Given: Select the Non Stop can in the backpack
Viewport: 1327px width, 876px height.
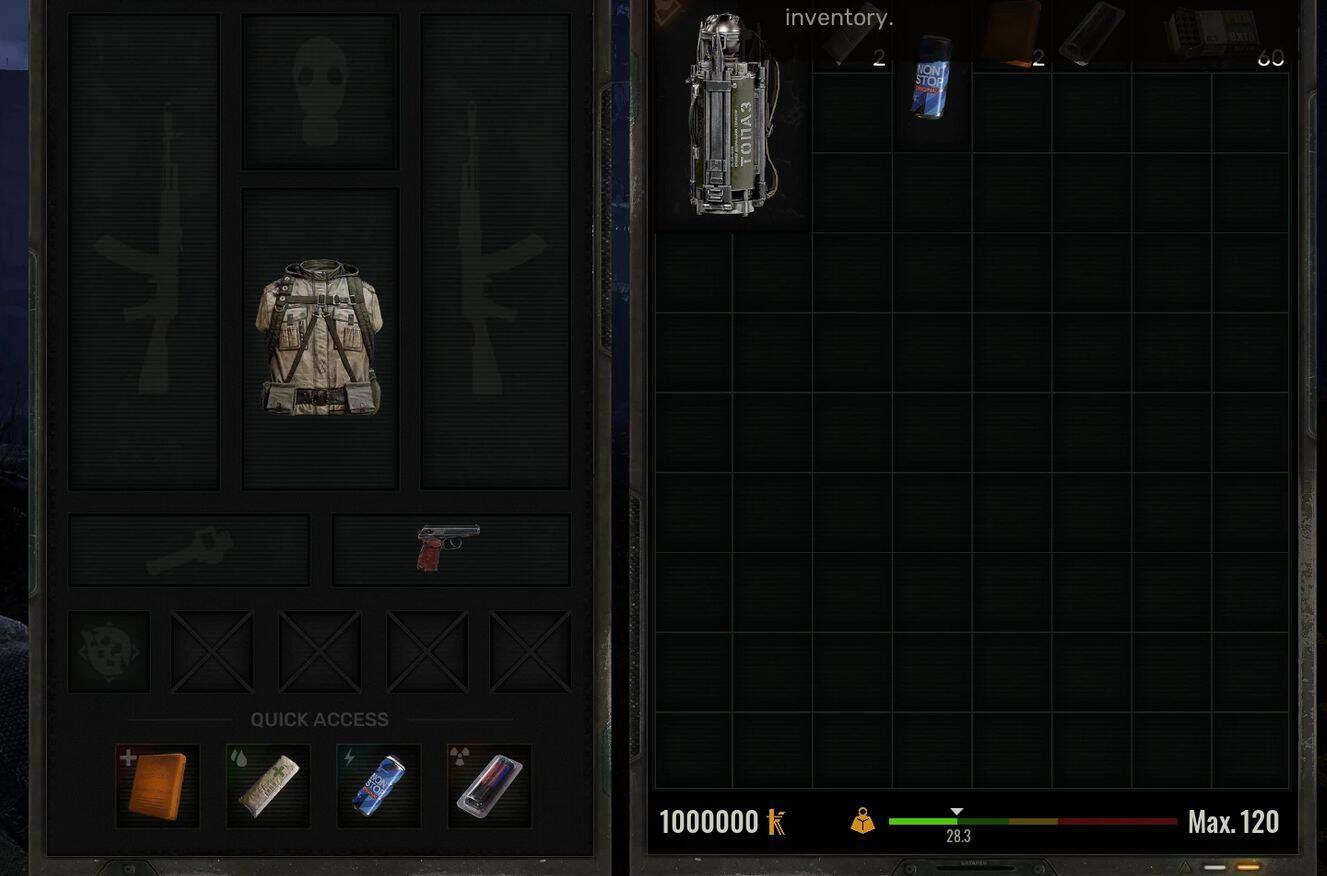Looking at the screenshot, I should tap(931, 78).
